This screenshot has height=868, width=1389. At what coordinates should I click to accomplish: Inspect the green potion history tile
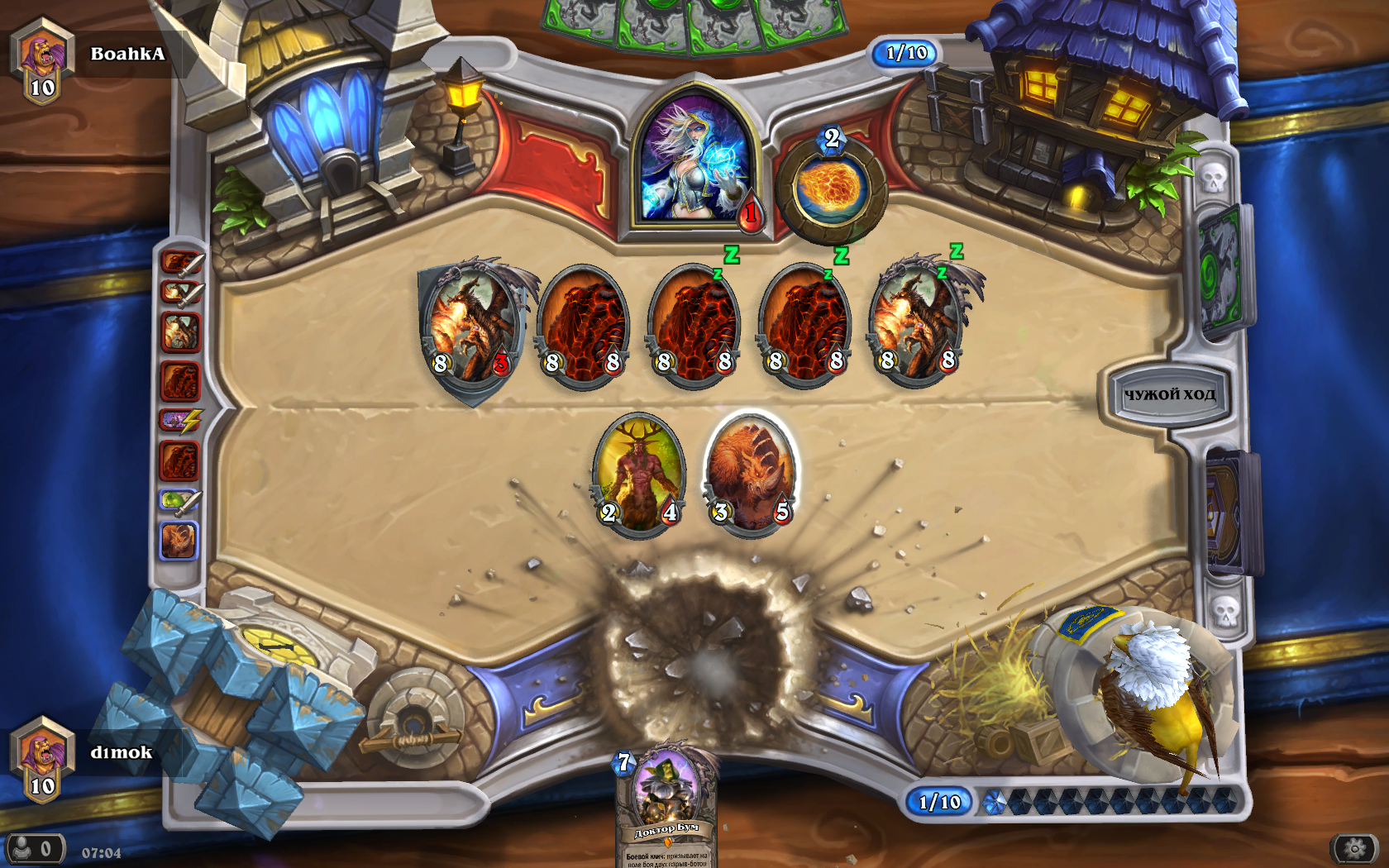[x=180, y=501]
